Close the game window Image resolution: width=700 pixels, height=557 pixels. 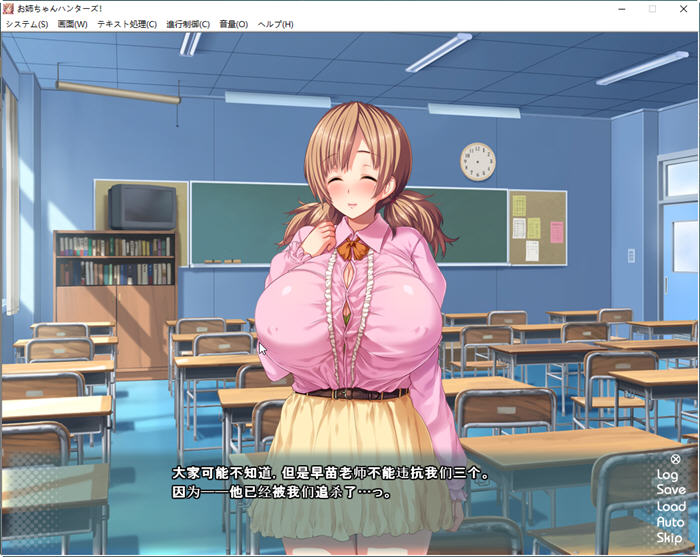(x=682, y=8)
